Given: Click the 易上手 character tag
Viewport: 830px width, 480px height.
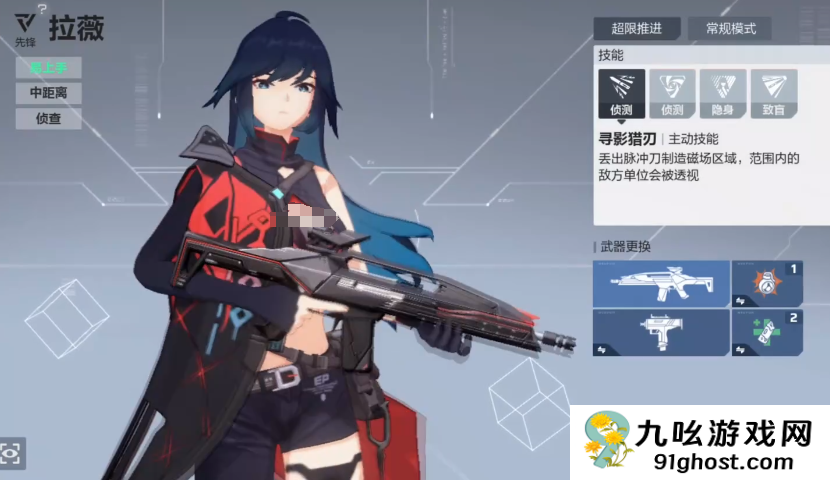Looking at the screenshot, I should pos(48,68).
